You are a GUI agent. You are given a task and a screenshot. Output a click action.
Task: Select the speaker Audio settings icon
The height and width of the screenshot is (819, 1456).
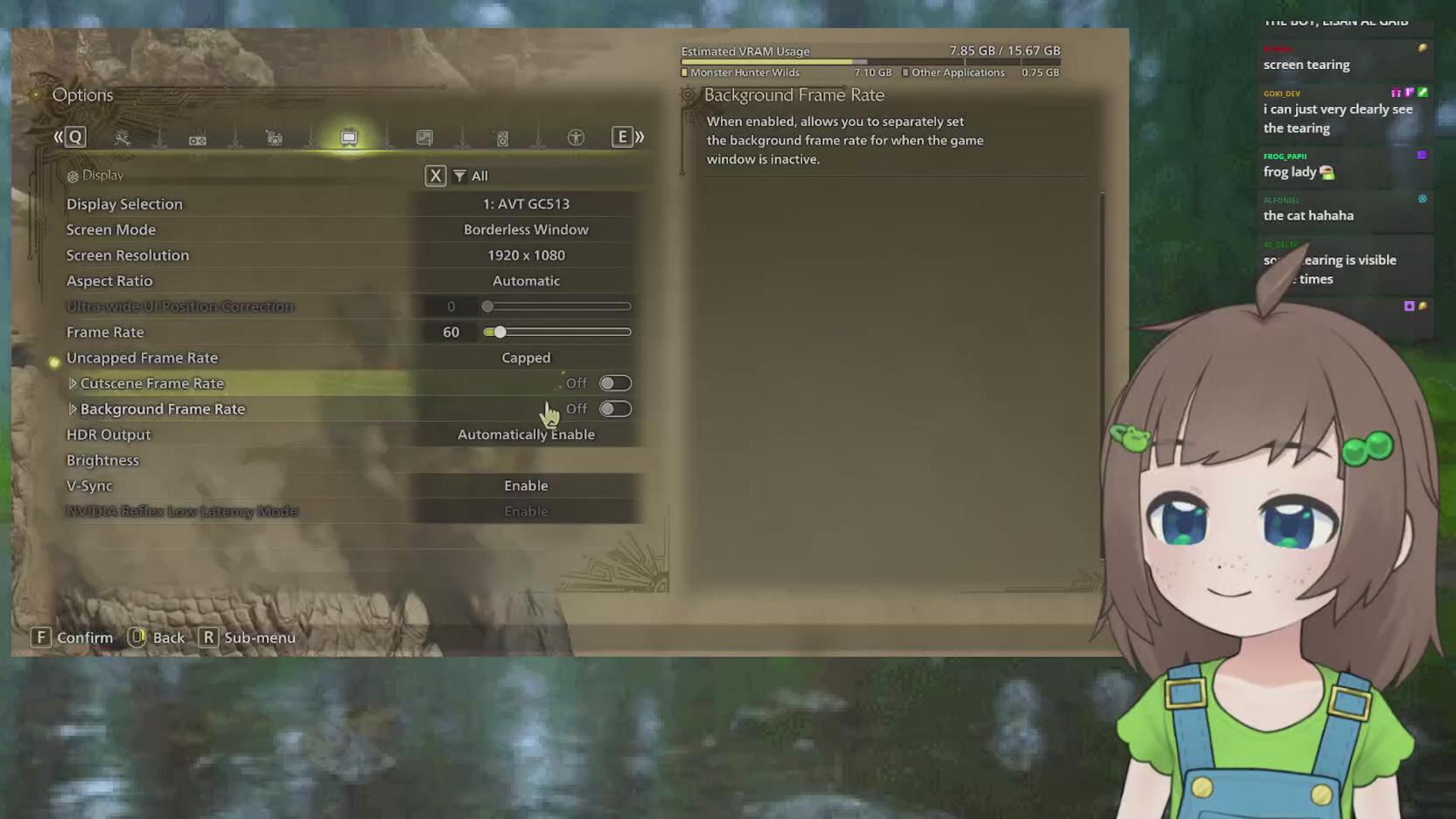click(500, 138)
